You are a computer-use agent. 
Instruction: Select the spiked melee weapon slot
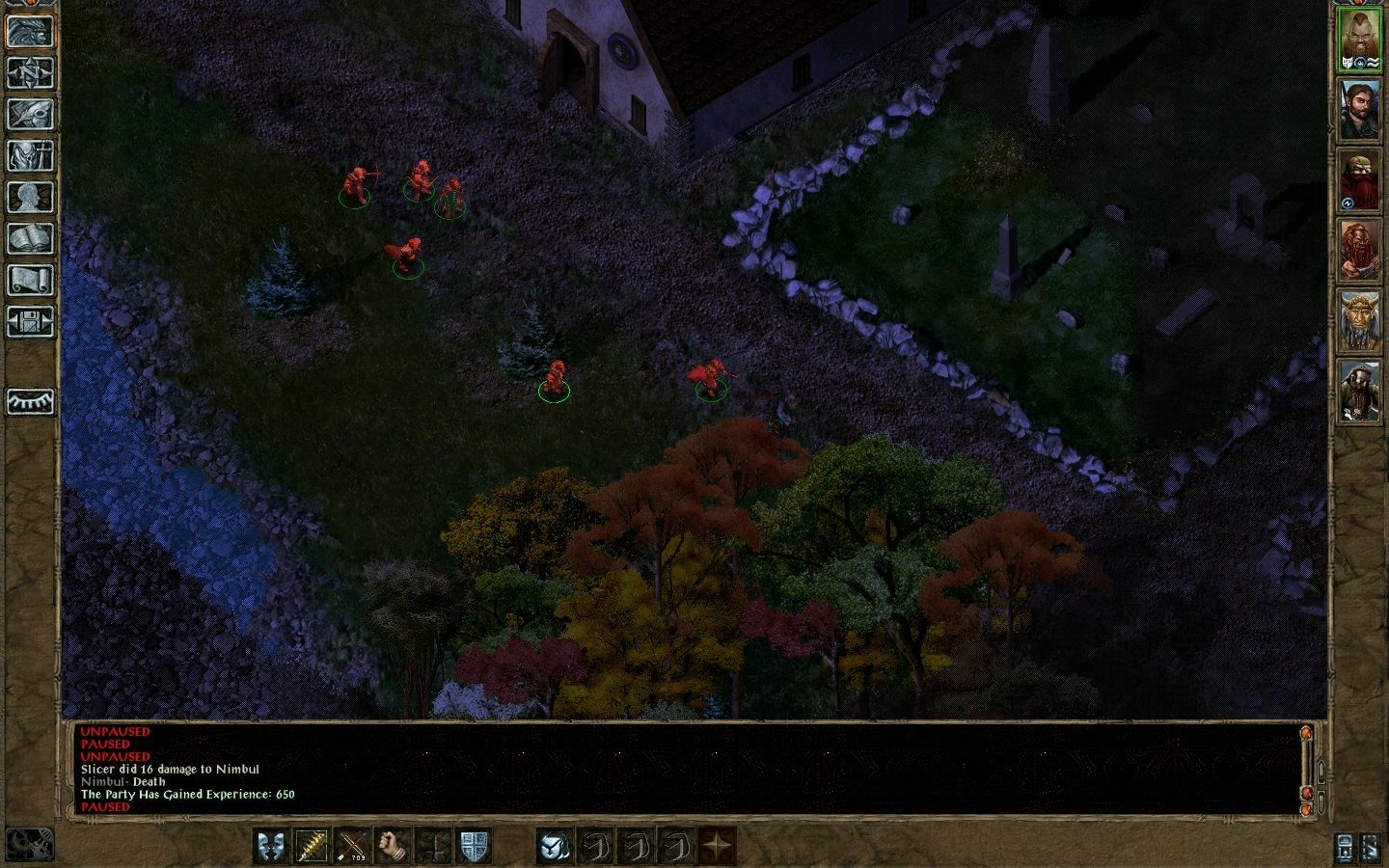point(312,847)
